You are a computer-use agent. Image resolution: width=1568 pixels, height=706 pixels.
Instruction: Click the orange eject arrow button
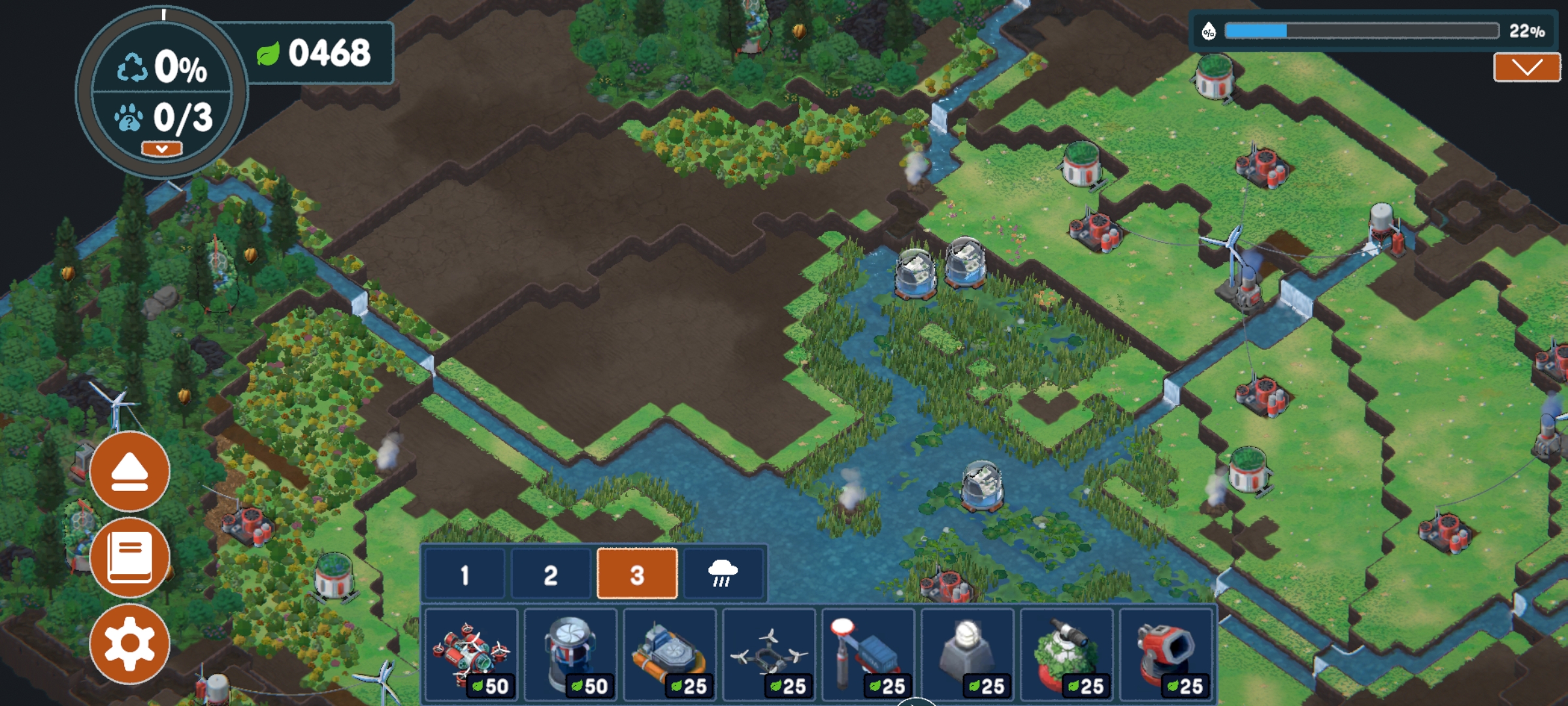tap(129, 471)
